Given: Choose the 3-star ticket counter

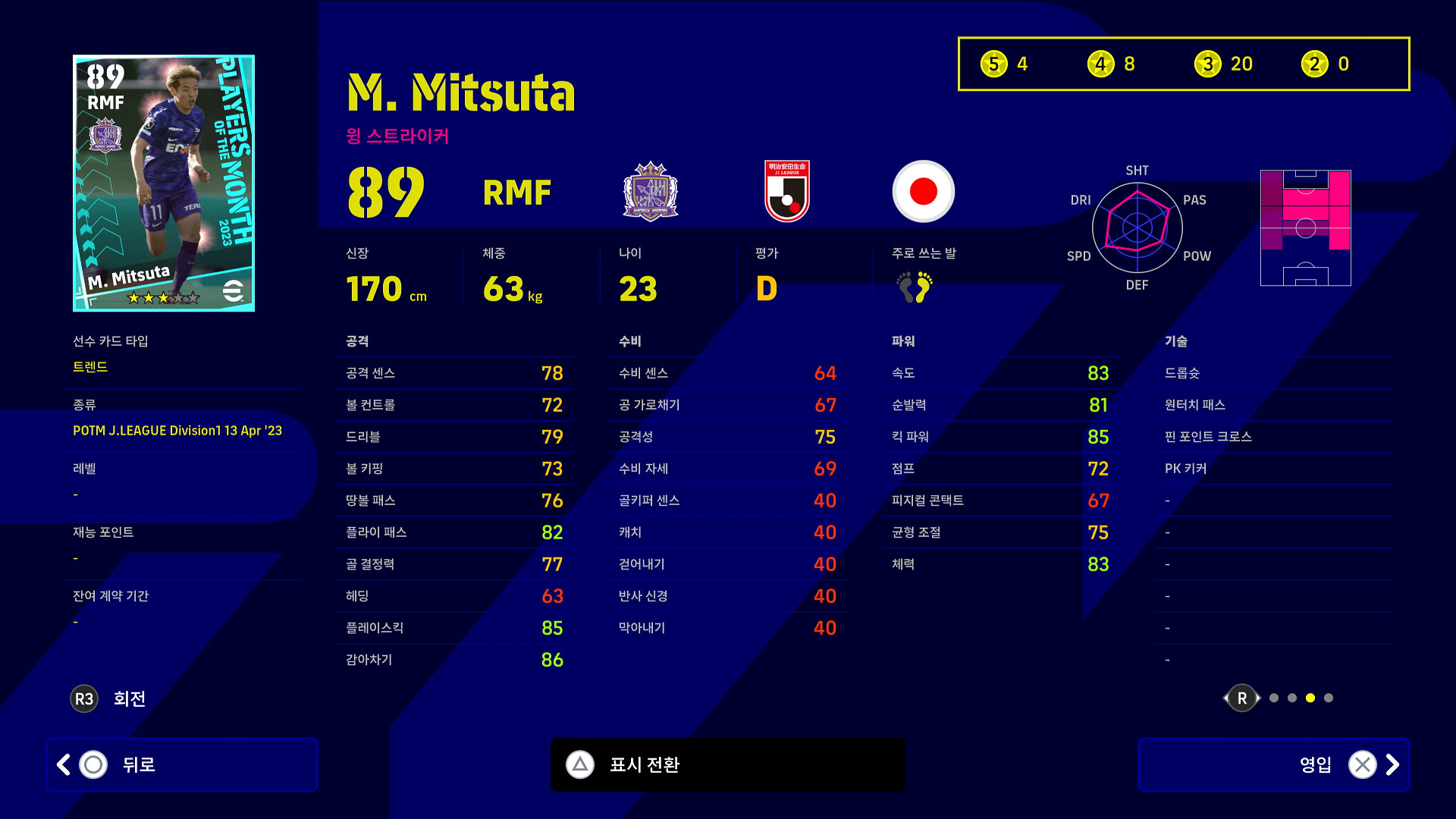Looking at the screenshot, I should (1223, 64).
